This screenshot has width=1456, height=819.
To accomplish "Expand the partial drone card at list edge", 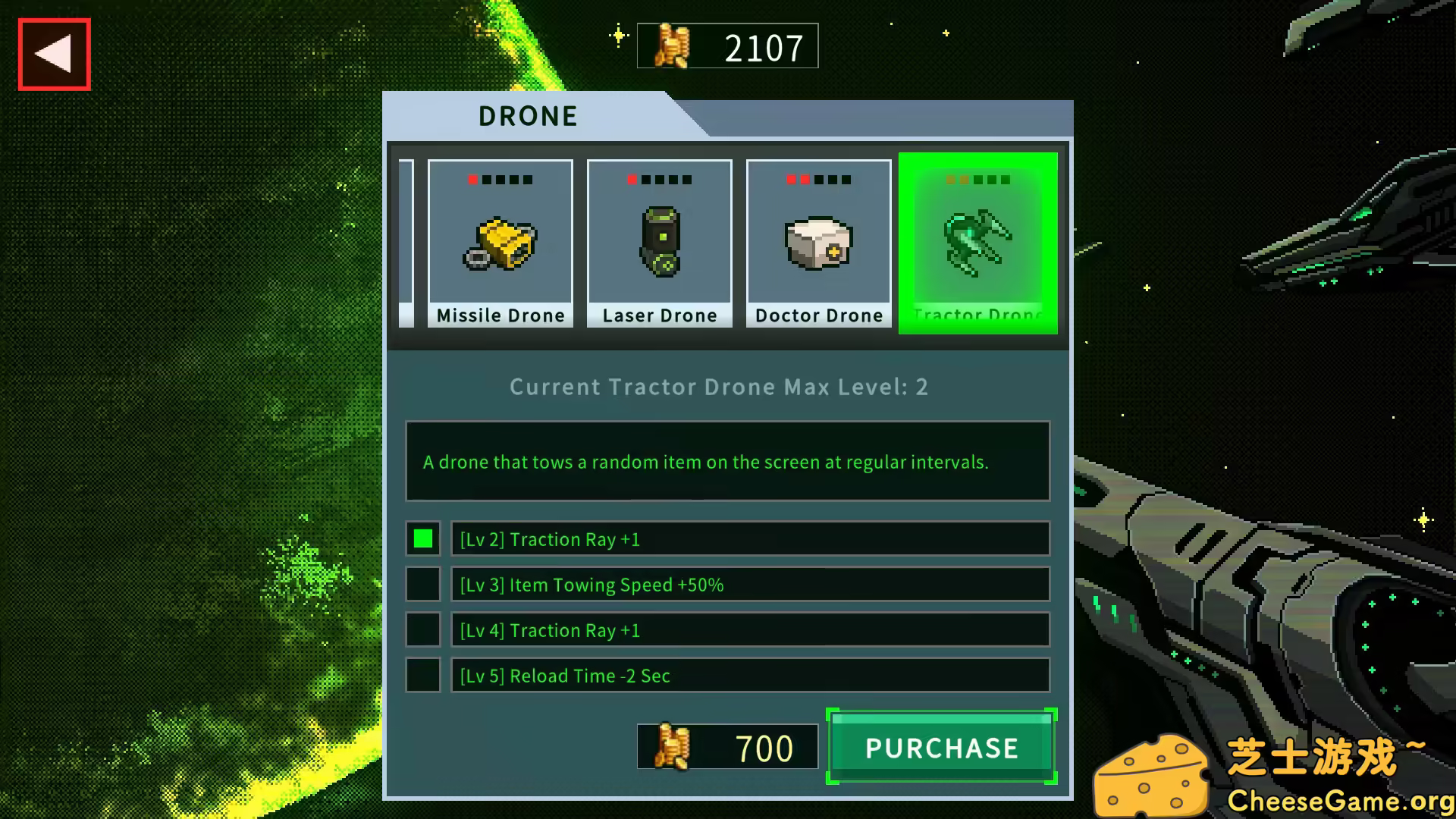I will 406,243.
